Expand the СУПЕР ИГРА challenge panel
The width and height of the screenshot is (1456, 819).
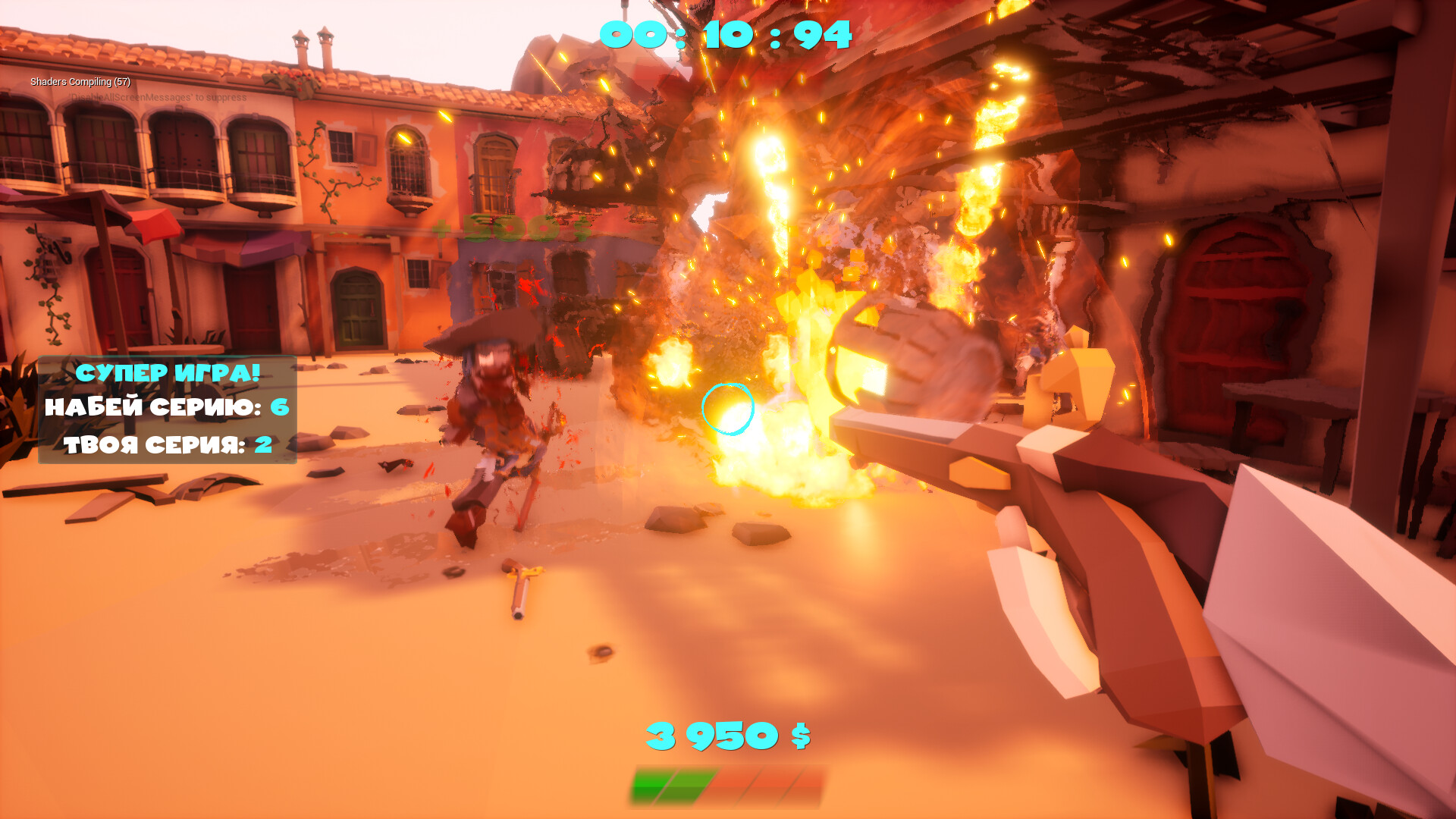point(168,409)
